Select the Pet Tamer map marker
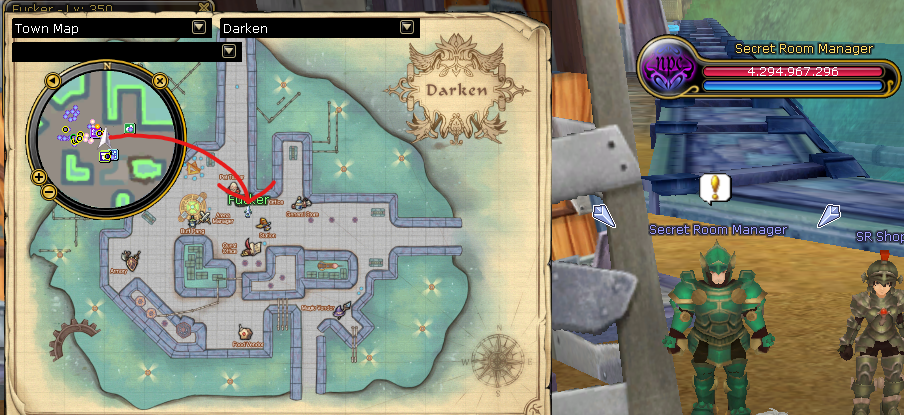This screenshot has height=415, width=904. coord(233,186)
